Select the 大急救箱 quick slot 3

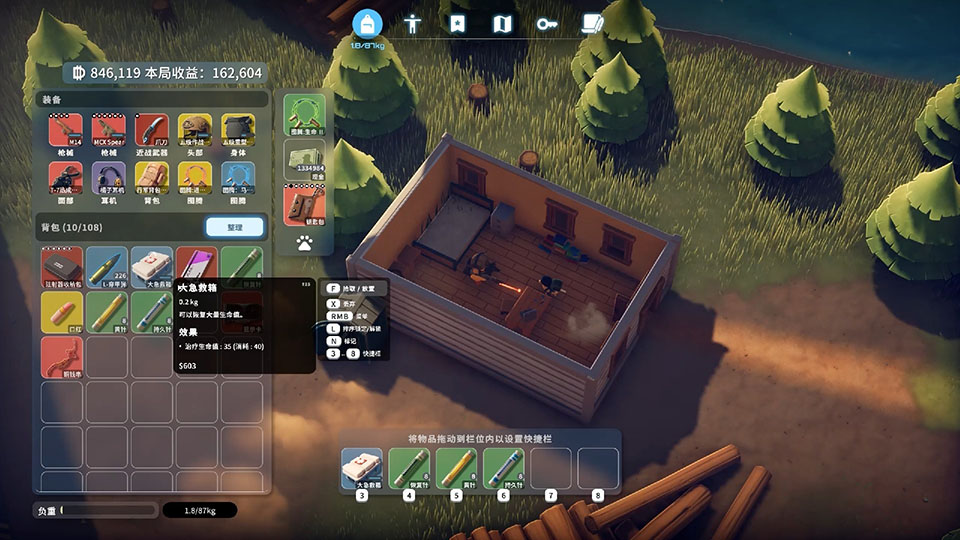362,468
